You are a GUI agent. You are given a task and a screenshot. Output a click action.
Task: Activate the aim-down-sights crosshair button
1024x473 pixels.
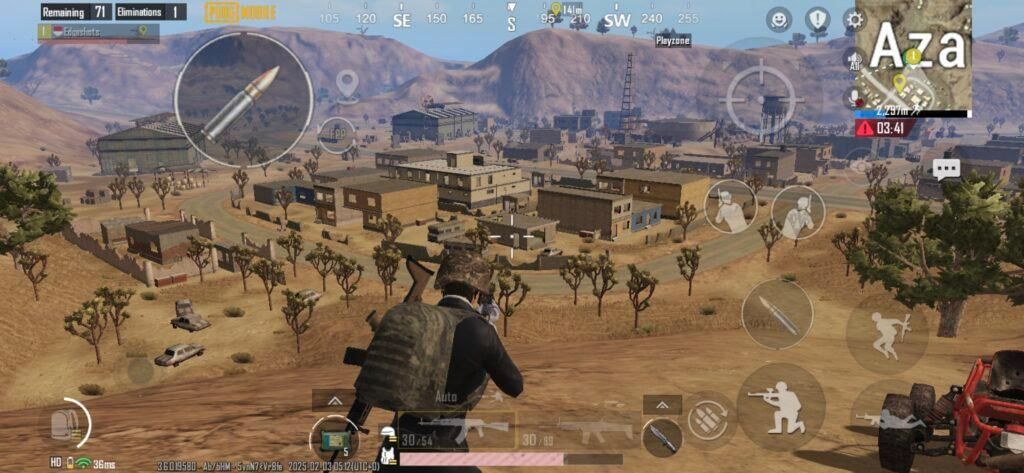[x=763, y=99]
